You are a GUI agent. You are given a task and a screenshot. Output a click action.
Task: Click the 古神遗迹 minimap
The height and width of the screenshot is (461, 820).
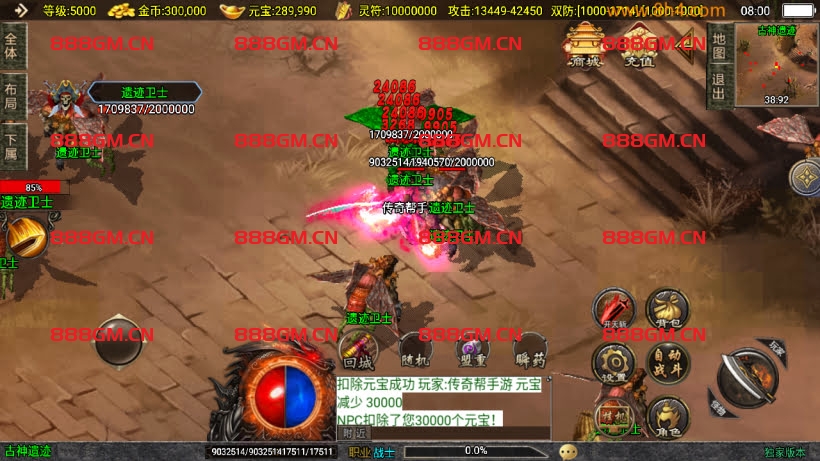coord(776,65)
